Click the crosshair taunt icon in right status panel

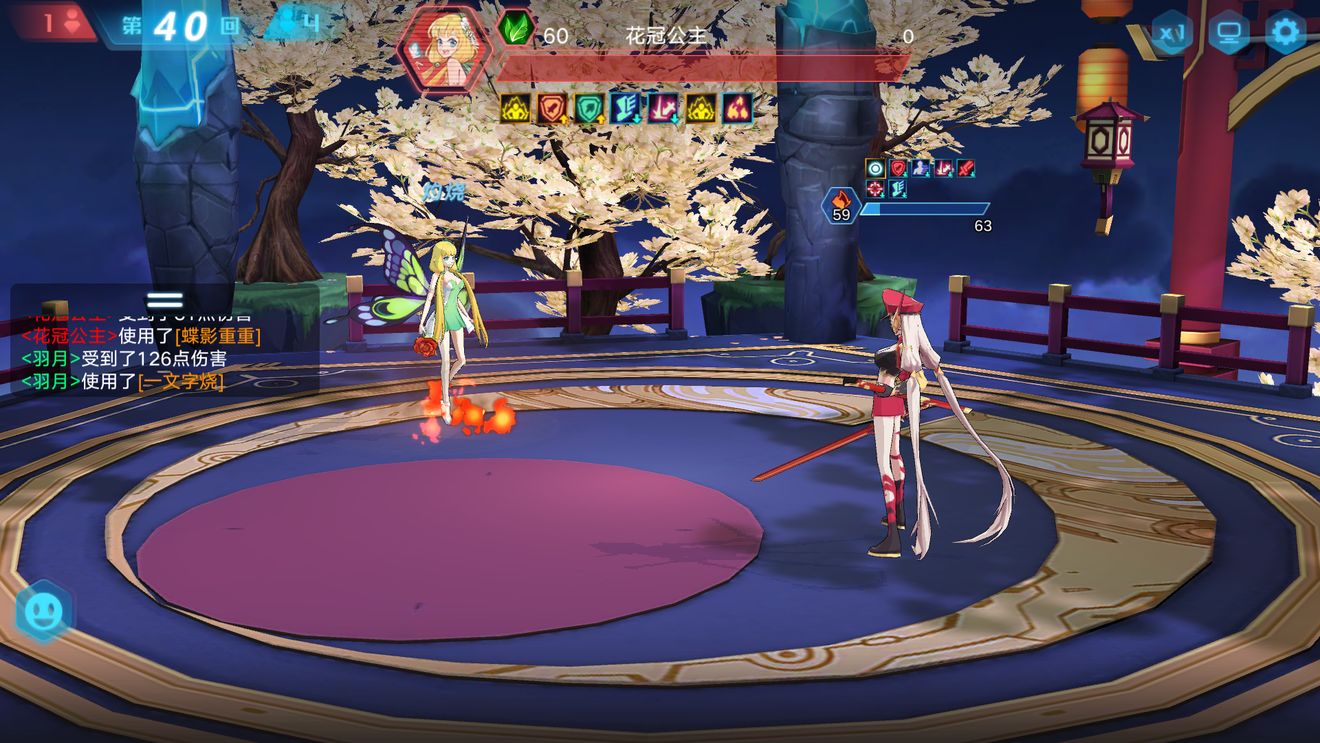point(873,189)
